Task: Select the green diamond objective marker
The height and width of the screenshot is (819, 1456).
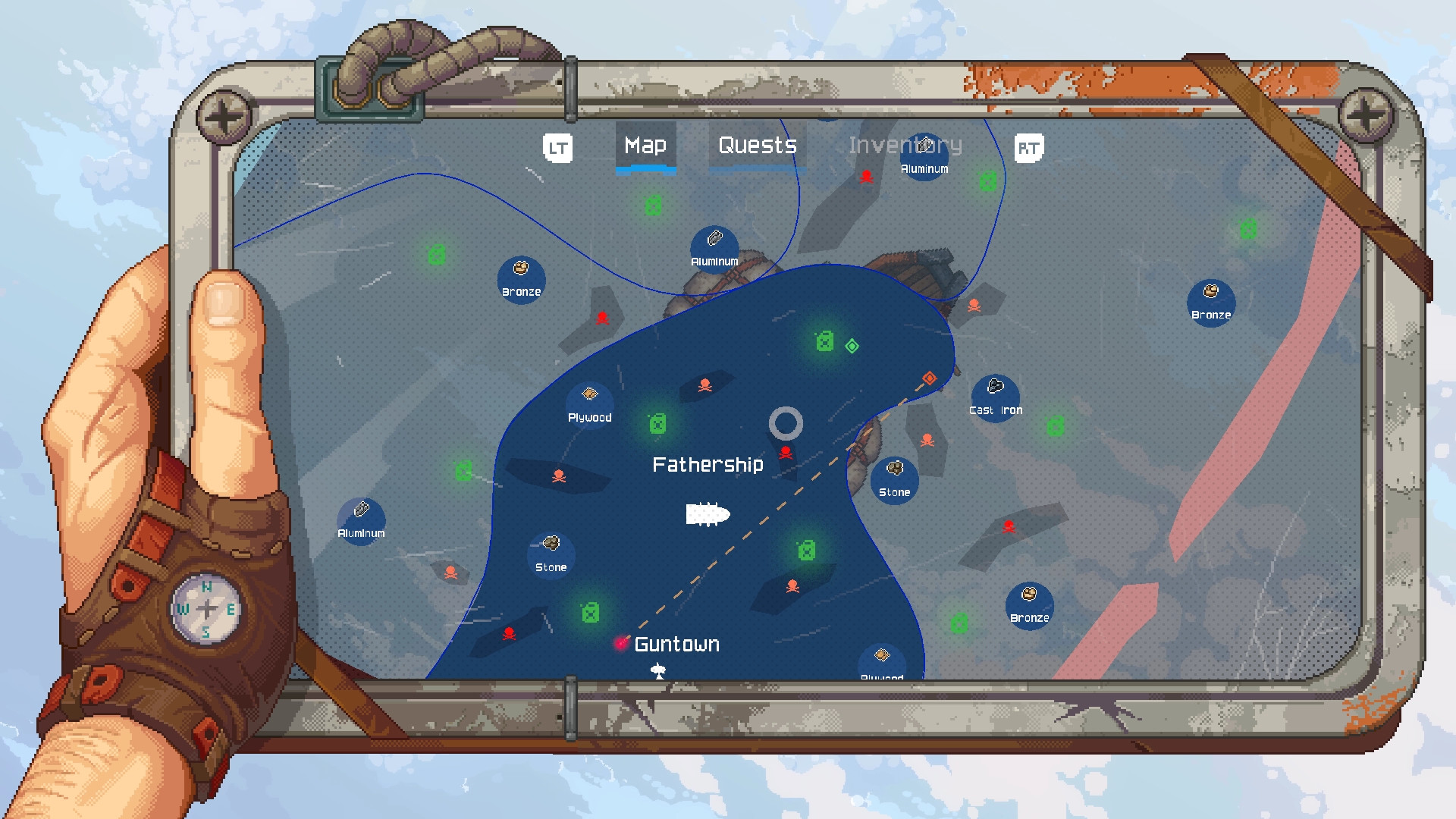Action: [852, 347]
